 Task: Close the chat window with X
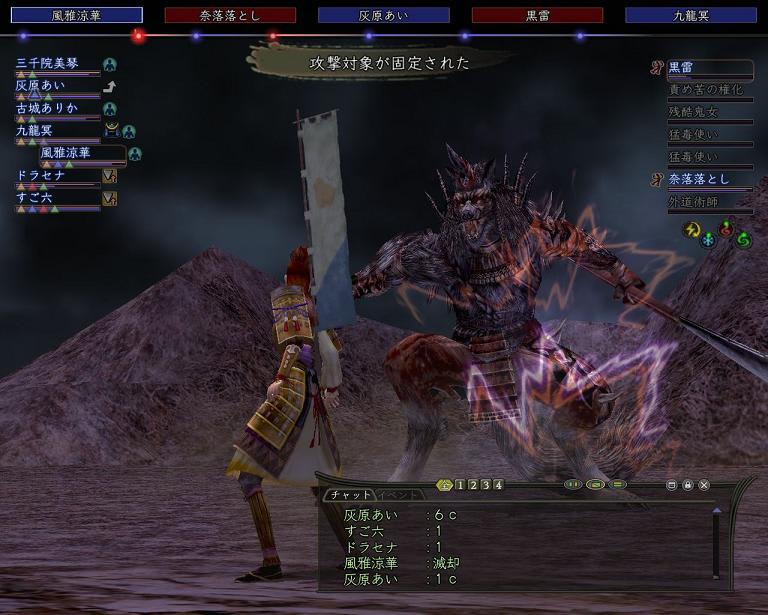704,485
